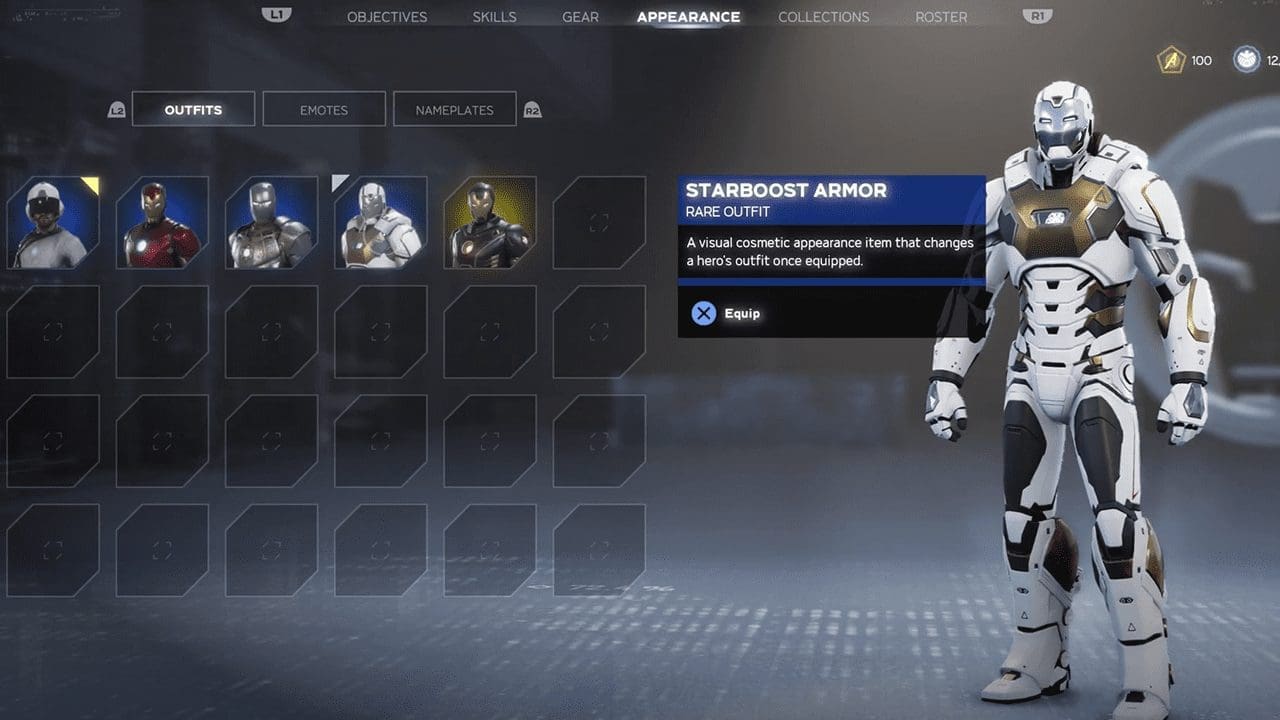Go to the Gear tab
Viewport: 1280px width, 720px height.
pos(580,17)
